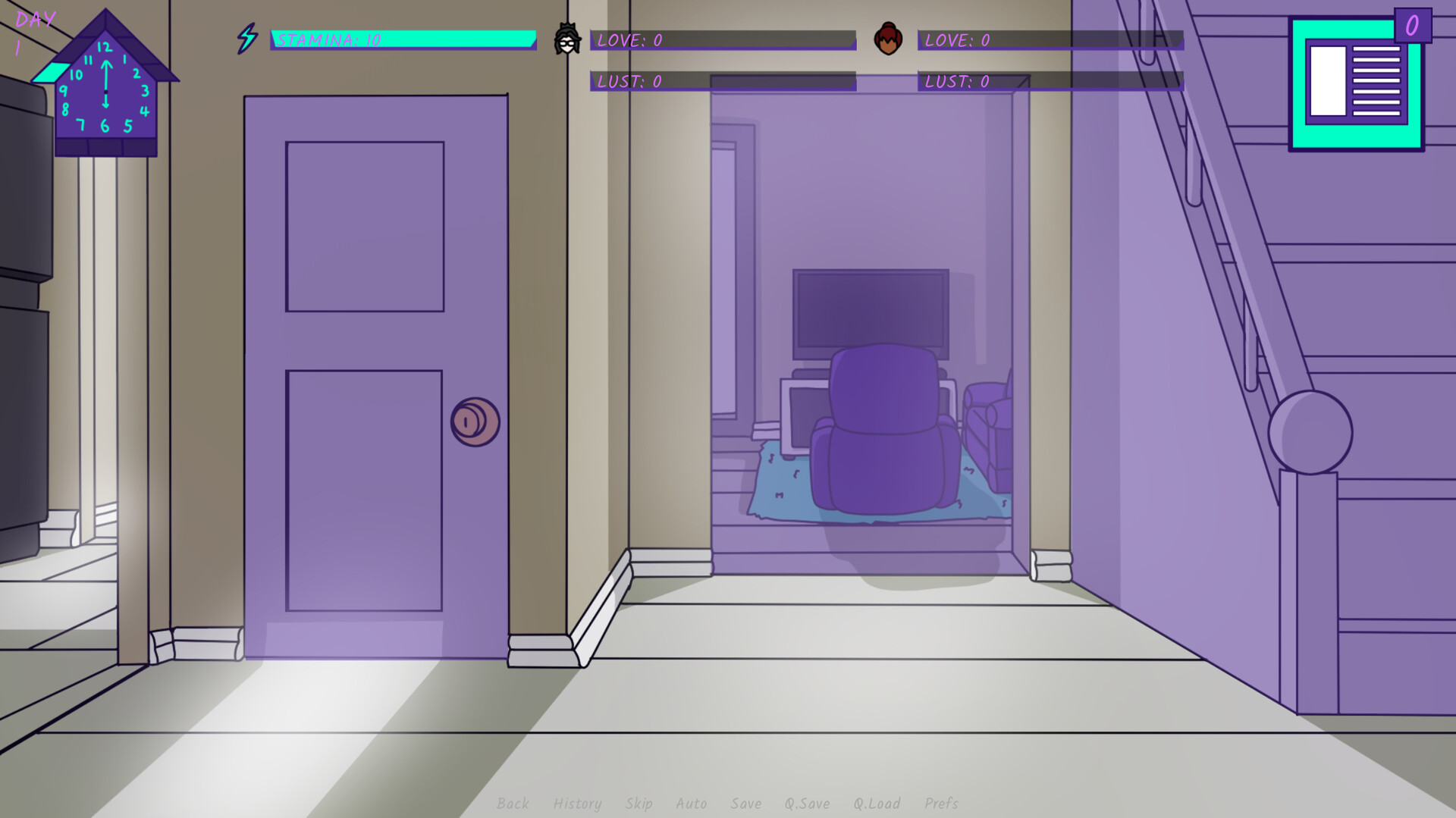Select the redheaded girl's character portrait
The width and height of the screenshot is (1456, 818).
[887, 38]
